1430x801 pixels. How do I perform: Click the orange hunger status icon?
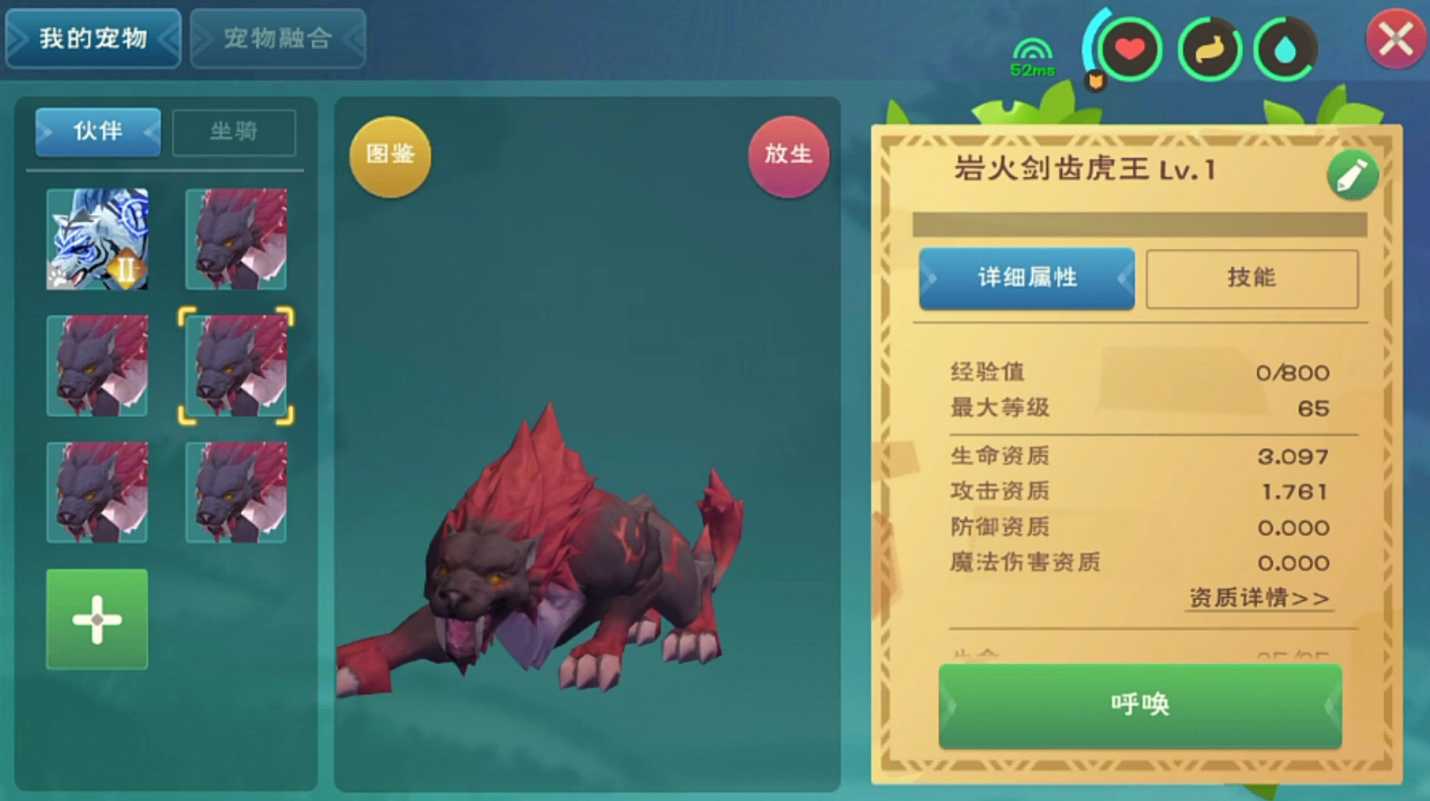pyautogui.click(x=1210, y=46)
